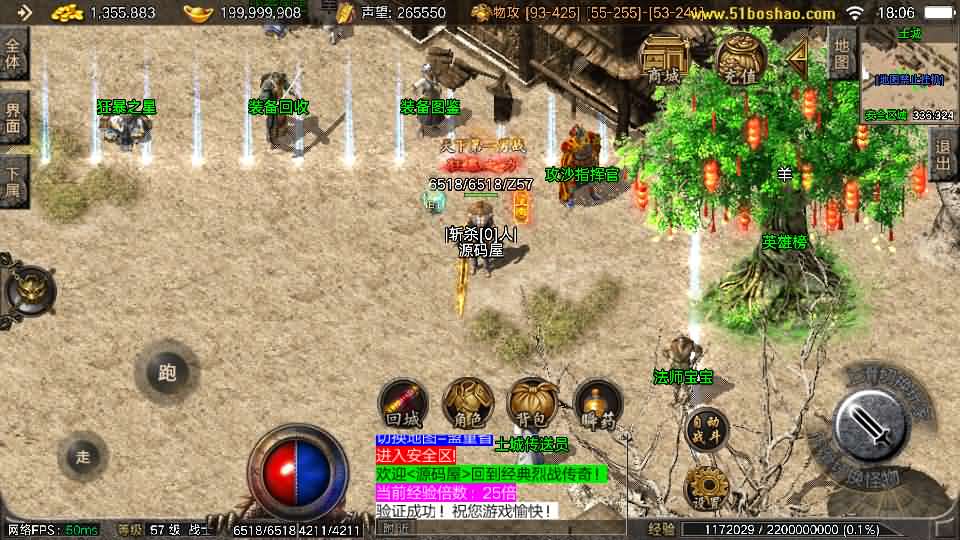The height and width of the screenshot is (540, 960).
Task: Select the 界面 side tab
Action: (x=13, y=119)
